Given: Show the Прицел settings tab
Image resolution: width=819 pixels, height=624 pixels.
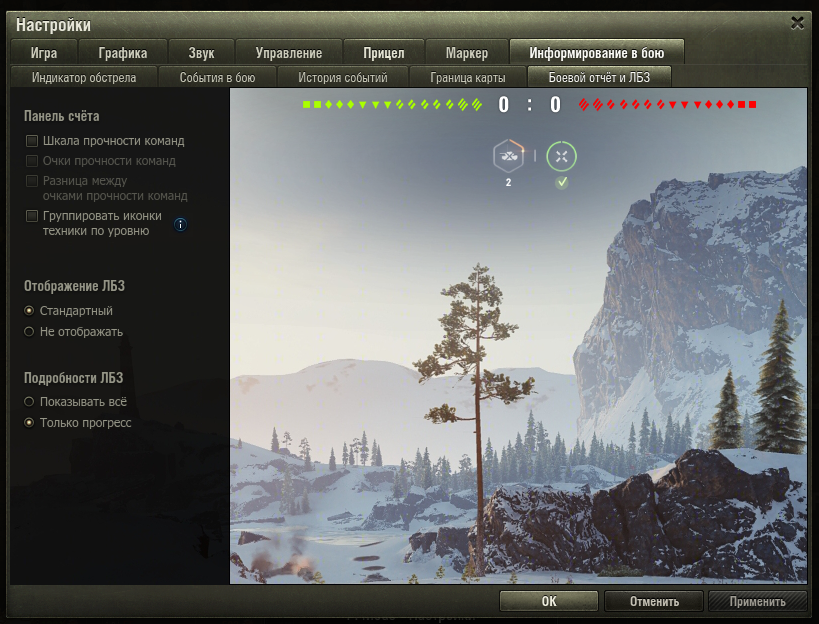Looking at the screenshot, I should tap(384, 53).
